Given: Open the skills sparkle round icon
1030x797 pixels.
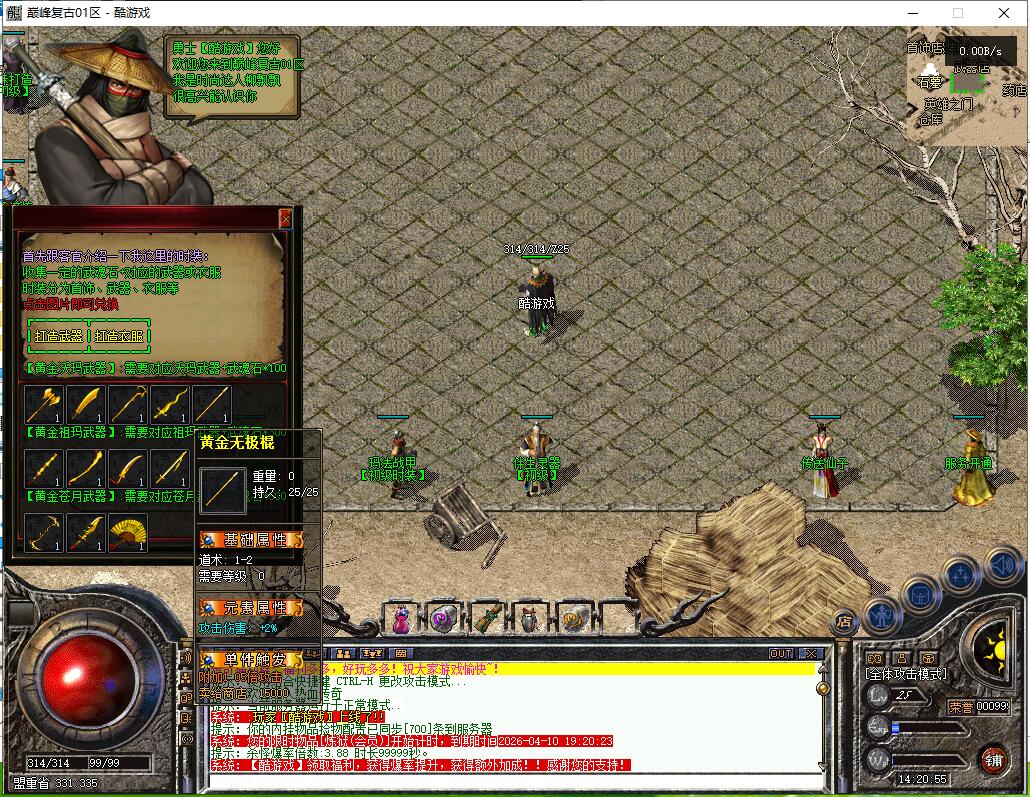Looking at the screenshot, I should click(961, 576).
